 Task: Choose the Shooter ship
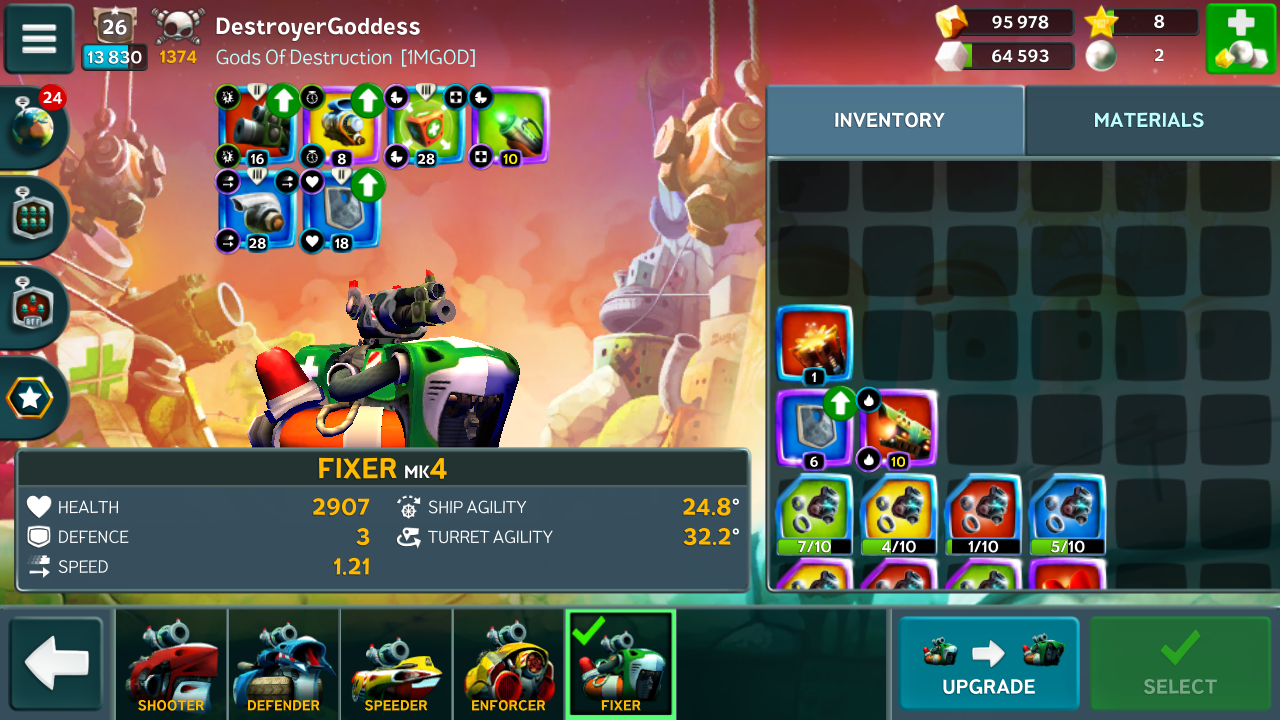(171, 664)
